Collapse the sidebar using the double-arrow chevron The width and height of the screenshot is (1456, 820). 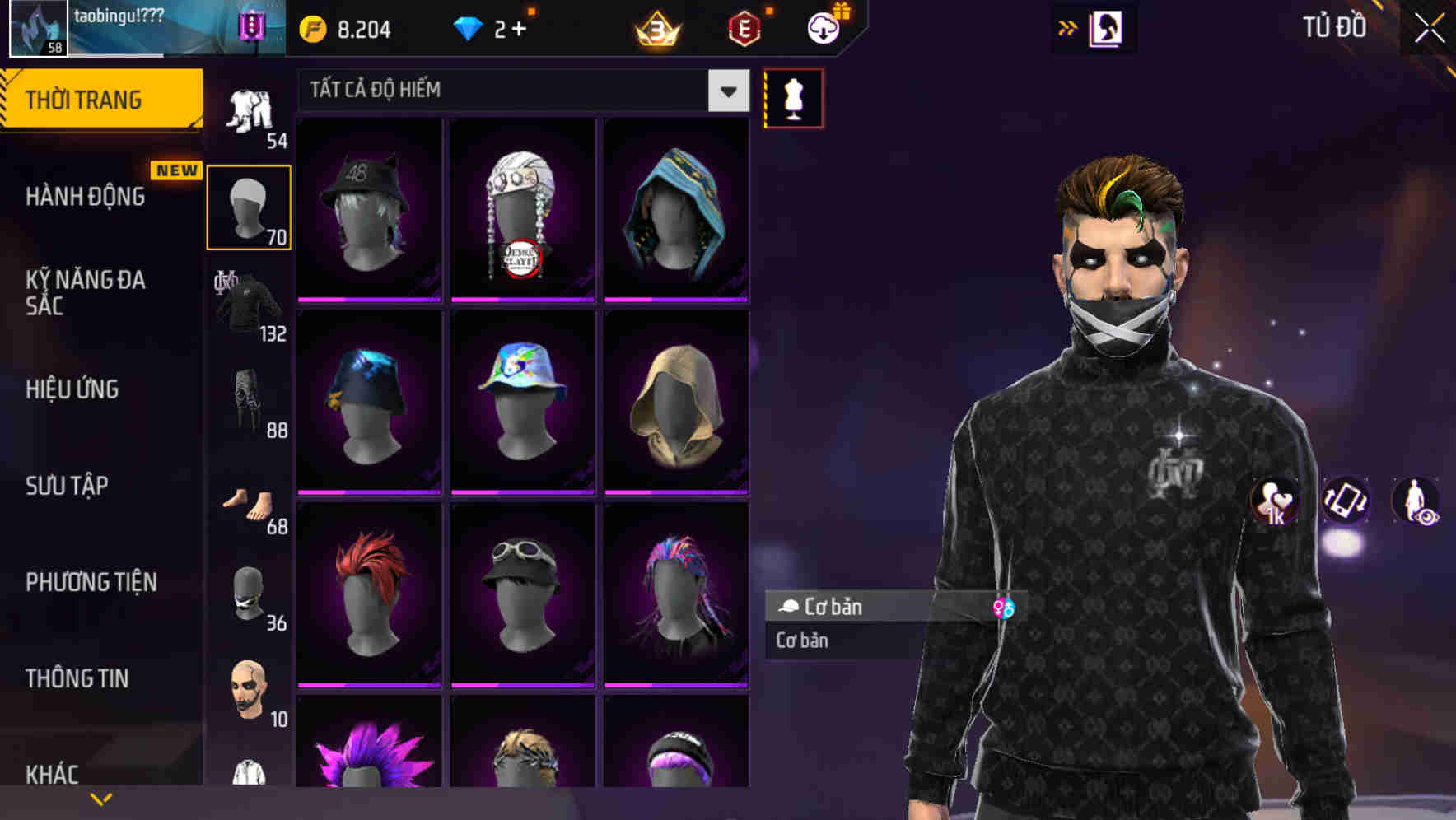(1068, 27)
